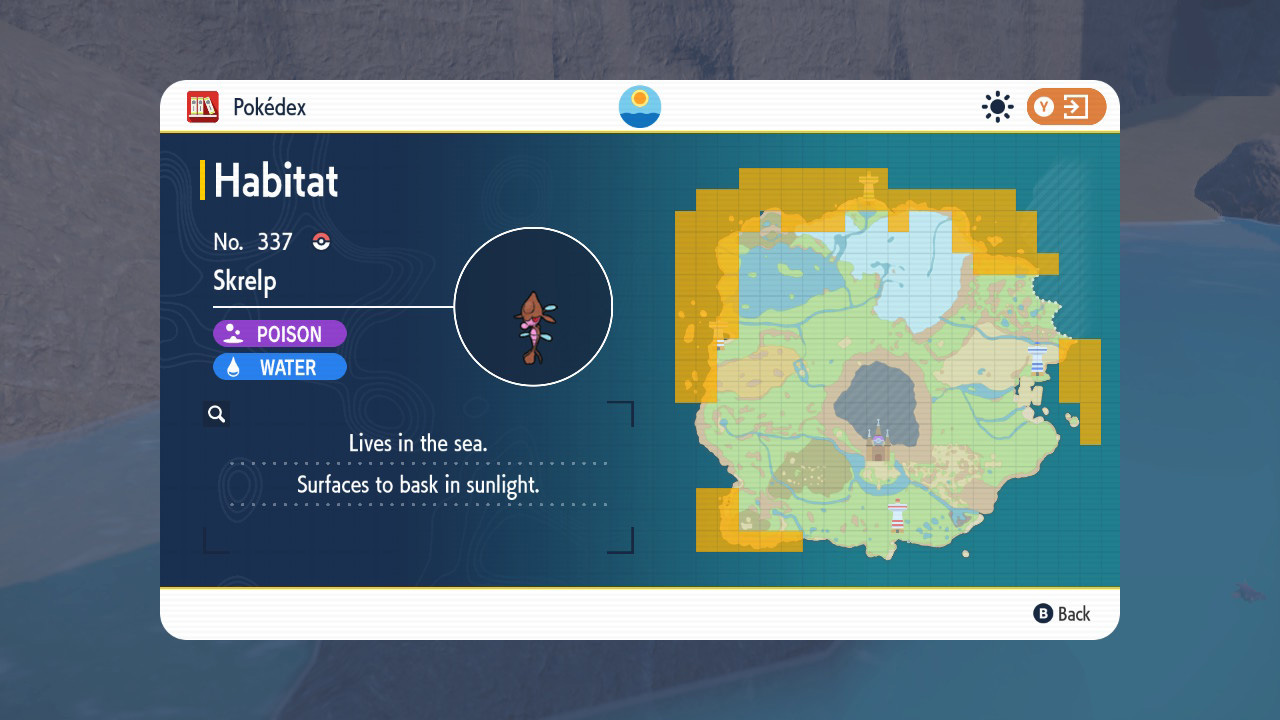Select the Skrelp name entry
The image size is (1280, 720).
(244, 281)
